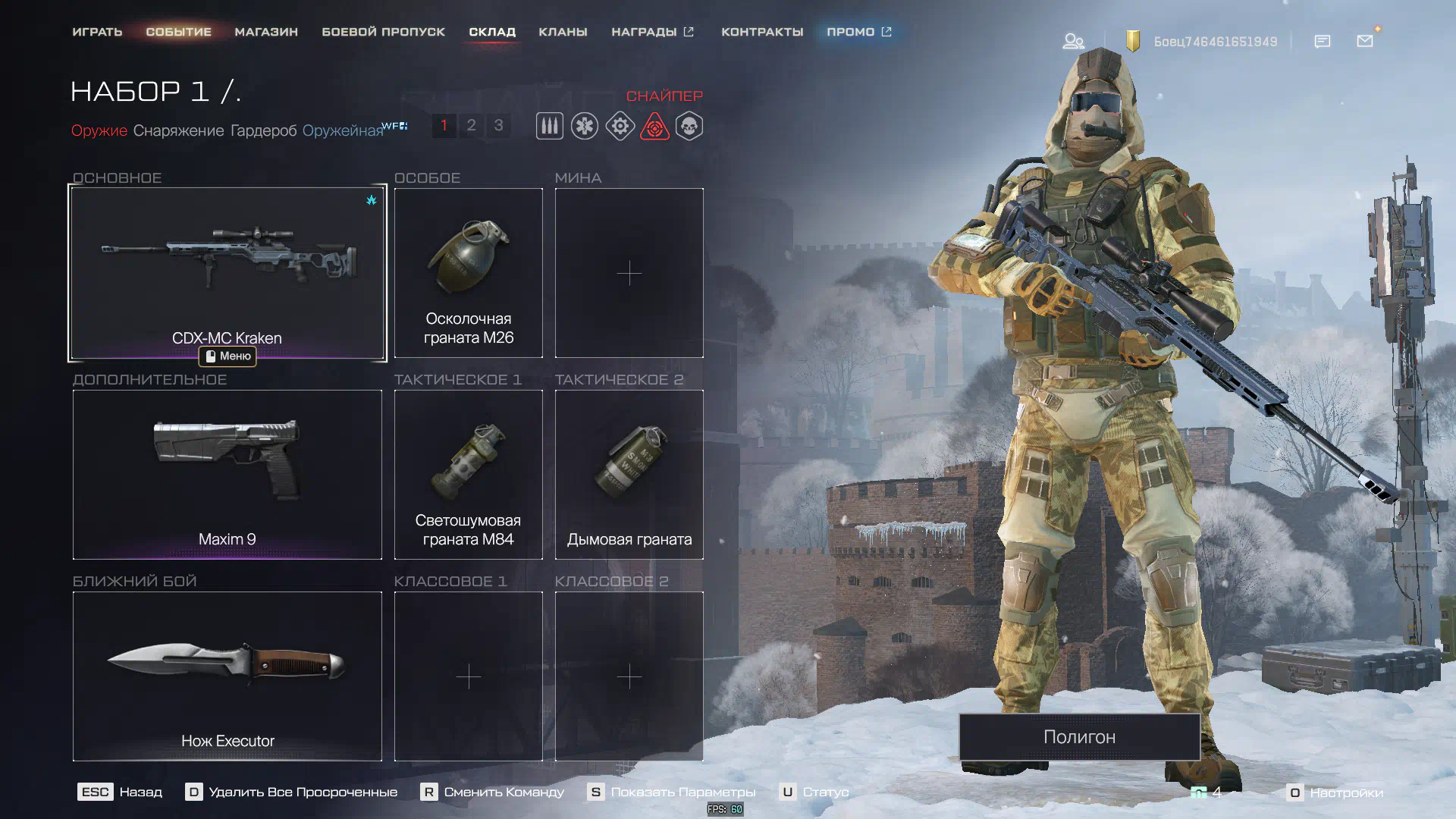Image resolution: width=1456 pixels, height=819 pixels.
Task: Switch to the Кланы page
Action: coord(563,32)
